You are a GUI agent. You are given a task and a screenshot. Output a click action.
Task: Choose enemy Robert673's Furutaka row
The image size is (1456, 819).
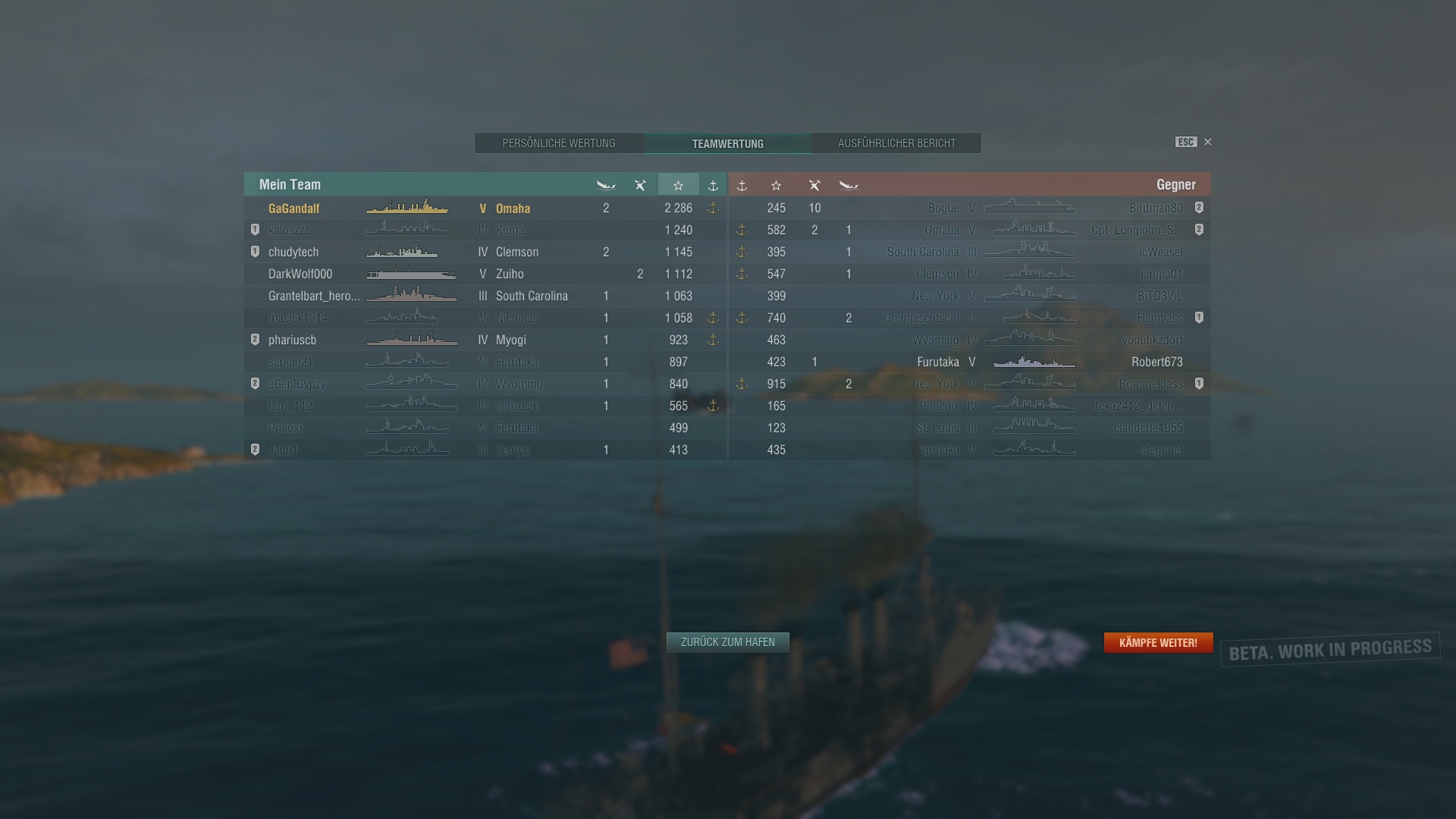coord(971,362)
